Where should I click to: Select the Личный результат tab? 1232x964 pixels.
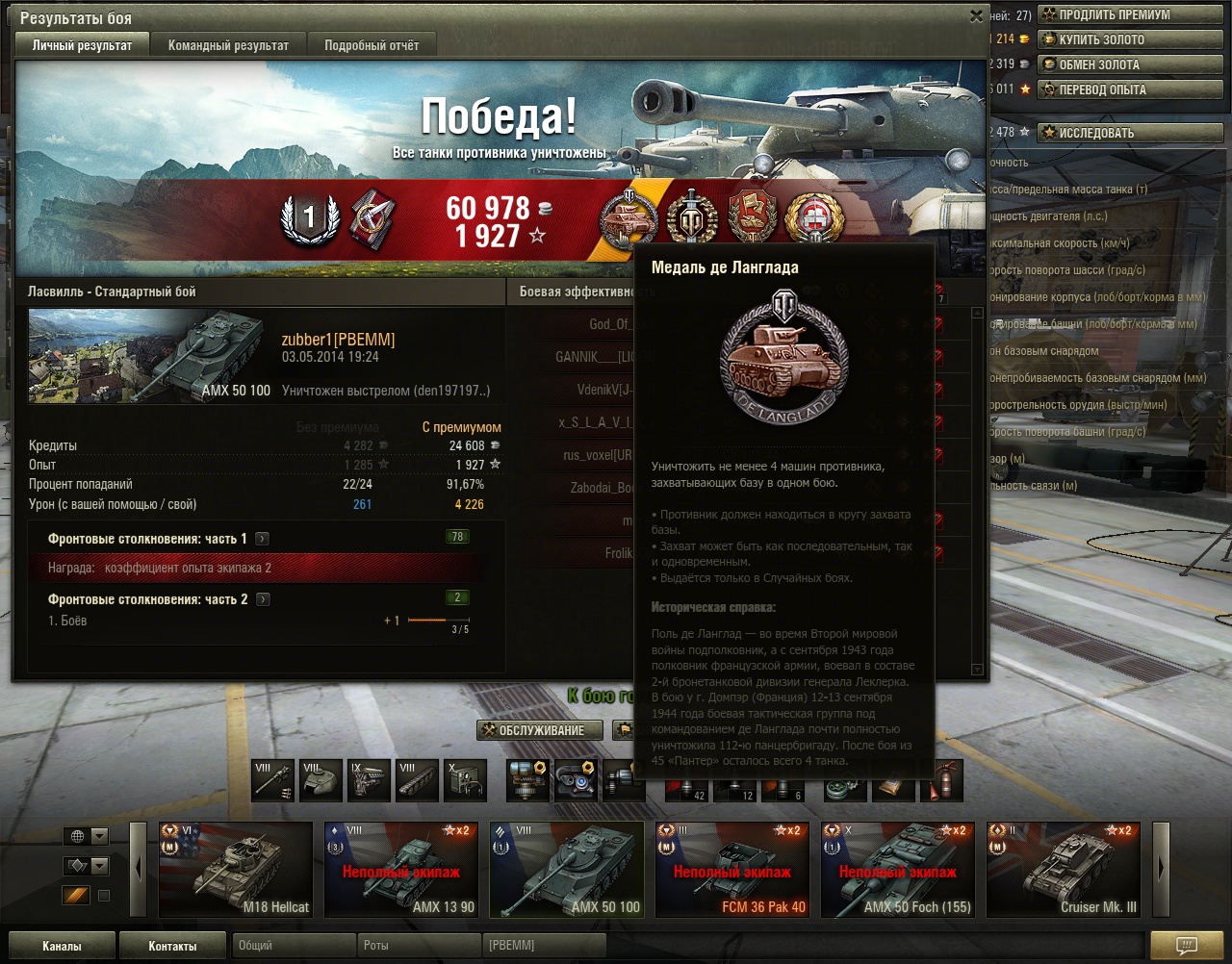(82, 45)
